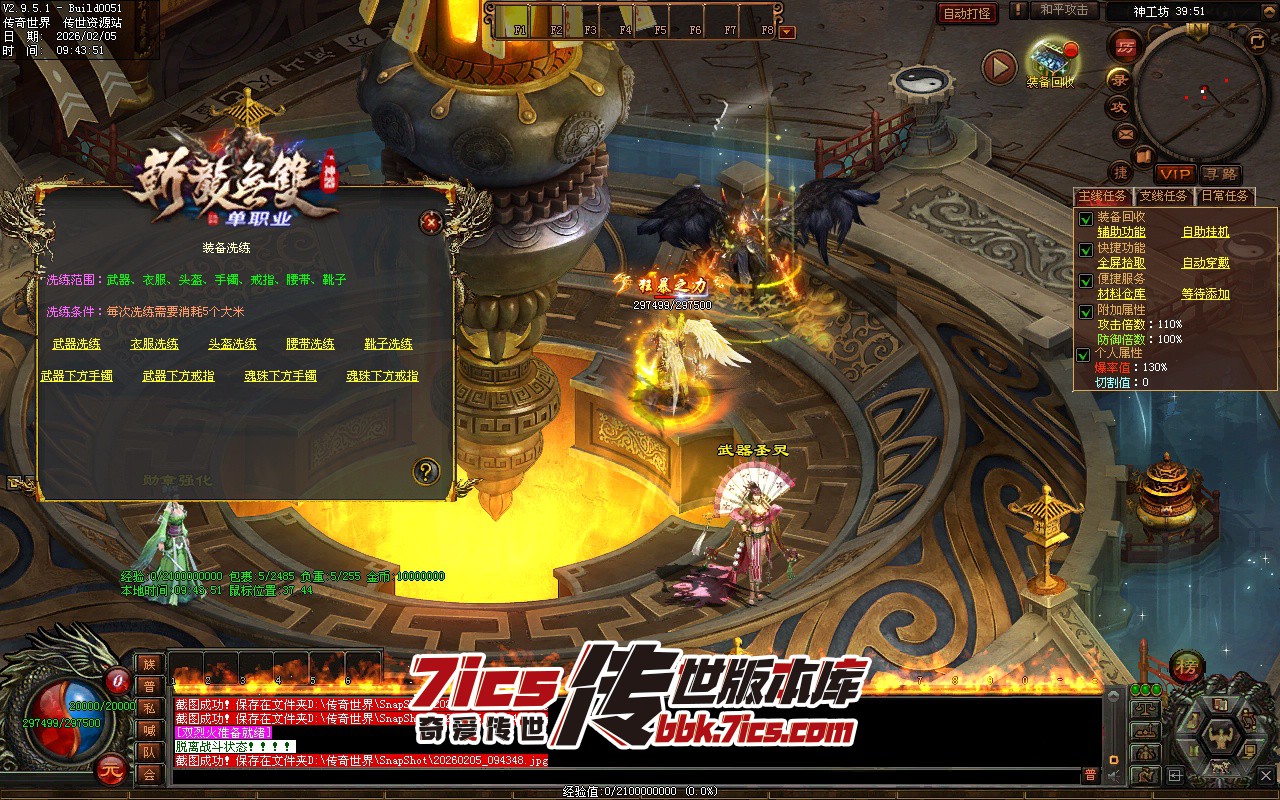Screen dimensions: 1280x800
Task: Click the 自助挂机 link in quest panel
Action: 1206,232
